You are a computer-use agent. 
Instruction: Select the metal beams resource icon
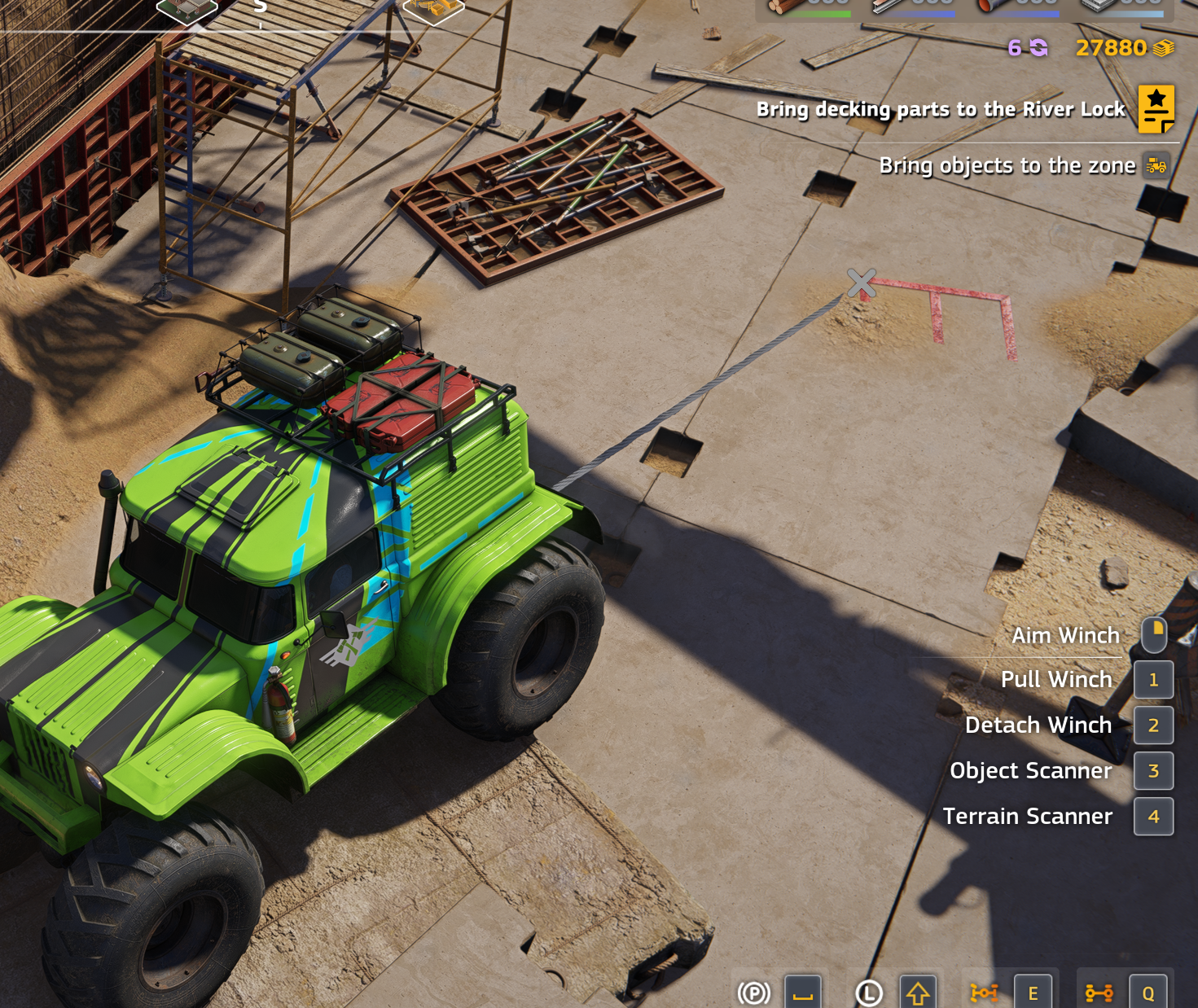point(886,7)
